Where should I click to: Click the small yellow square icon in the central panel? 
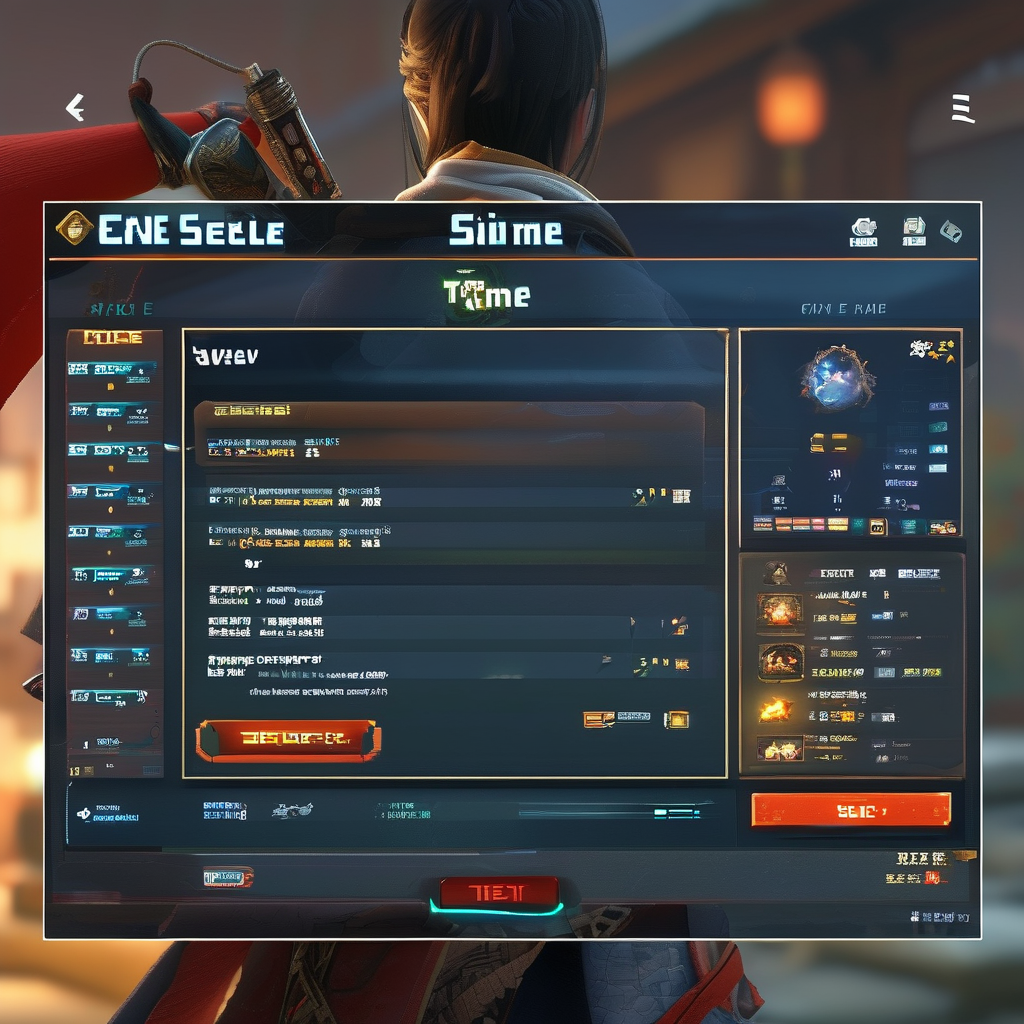[x=677, y=718]
